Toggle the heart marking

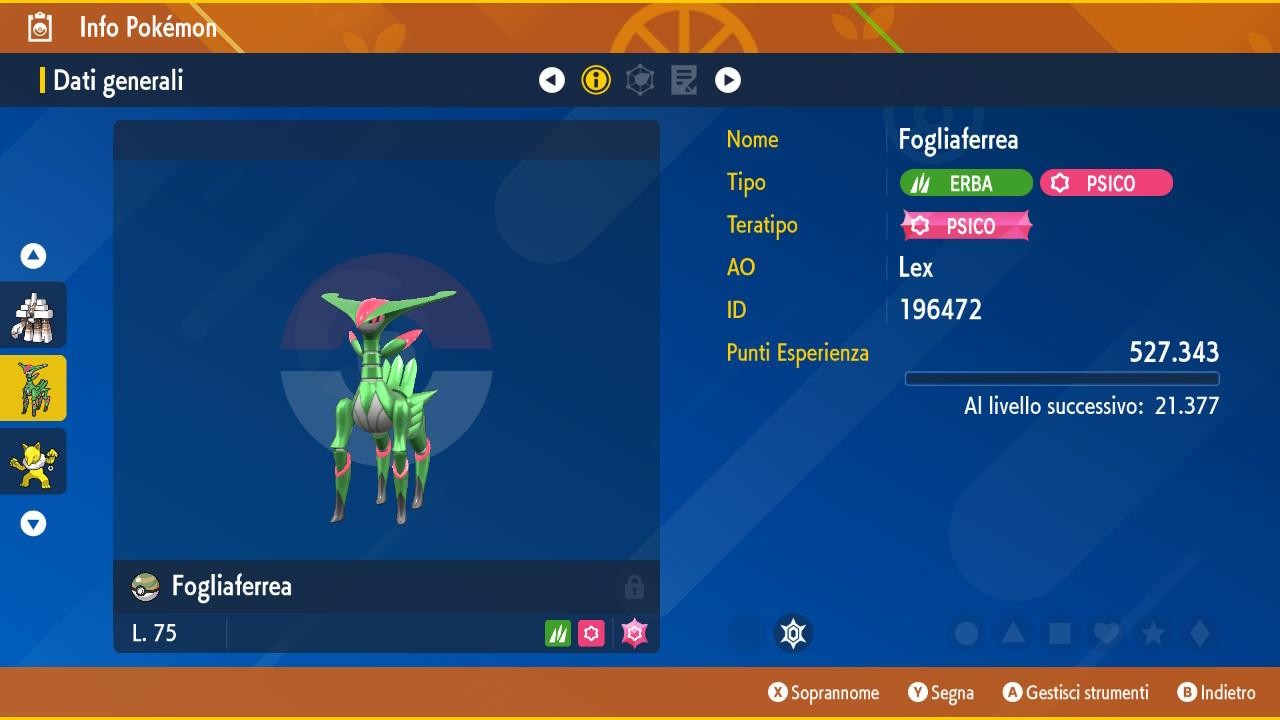point(1106,634)
